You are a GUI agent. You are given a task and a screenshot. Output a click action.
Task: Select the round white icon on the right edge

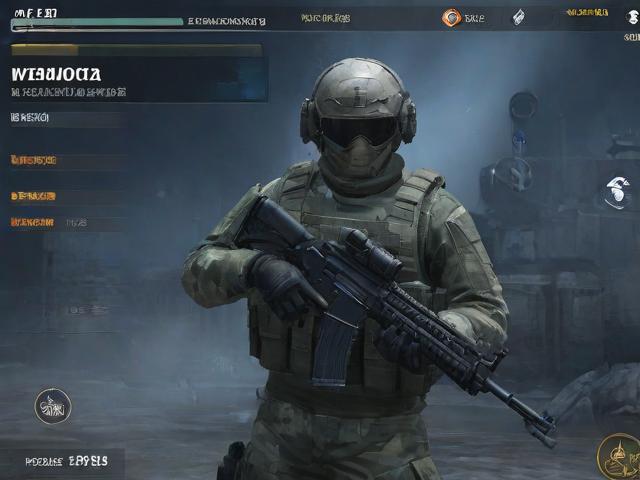(x=617, y=190)
